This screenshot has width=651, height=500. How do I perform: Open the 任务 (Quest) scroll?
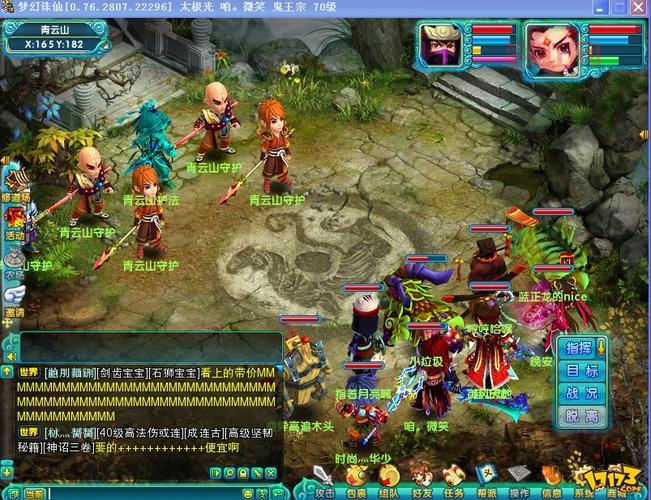point(454,477)
